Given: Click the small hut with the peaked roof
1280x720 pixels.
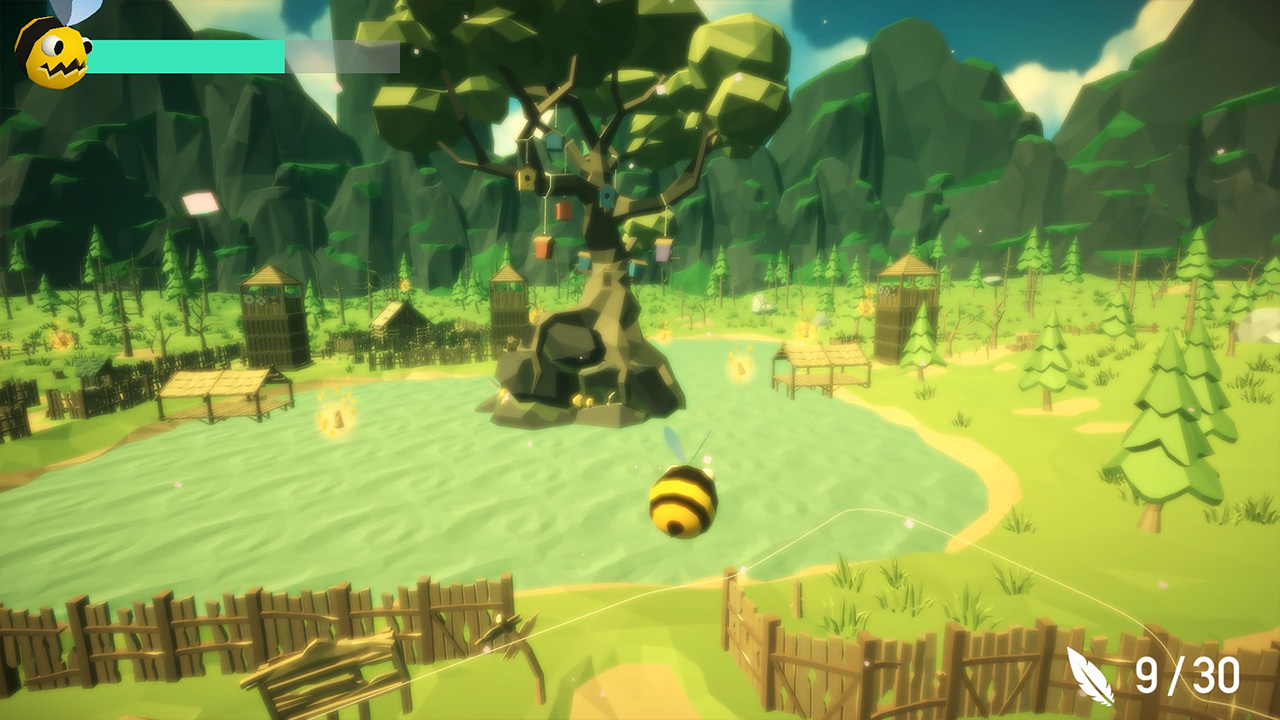Looking at the screenshot, I should (400, 320).
